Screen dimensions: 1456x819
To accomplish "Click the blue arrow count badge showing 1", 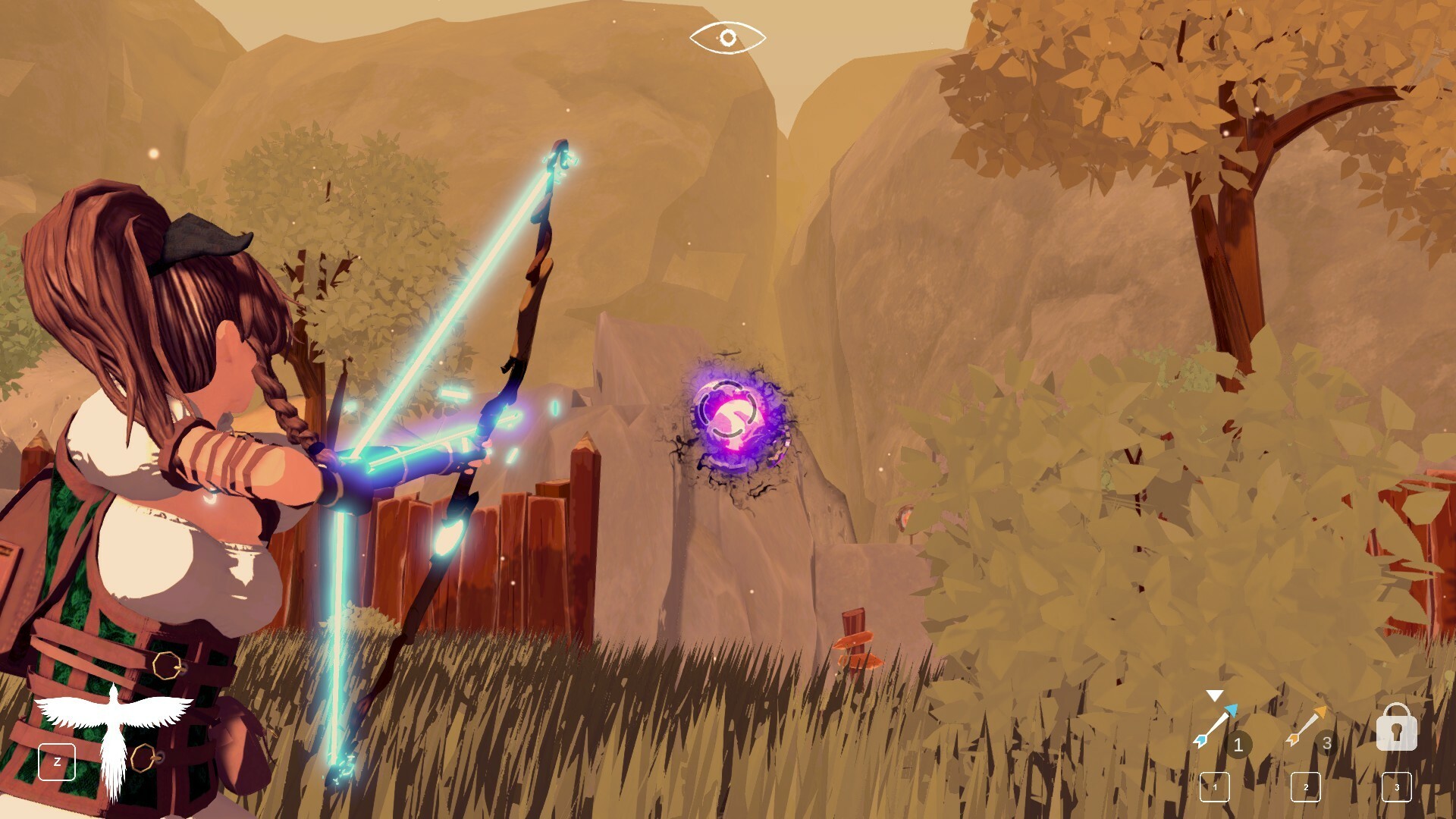I will click(1239, 745).
